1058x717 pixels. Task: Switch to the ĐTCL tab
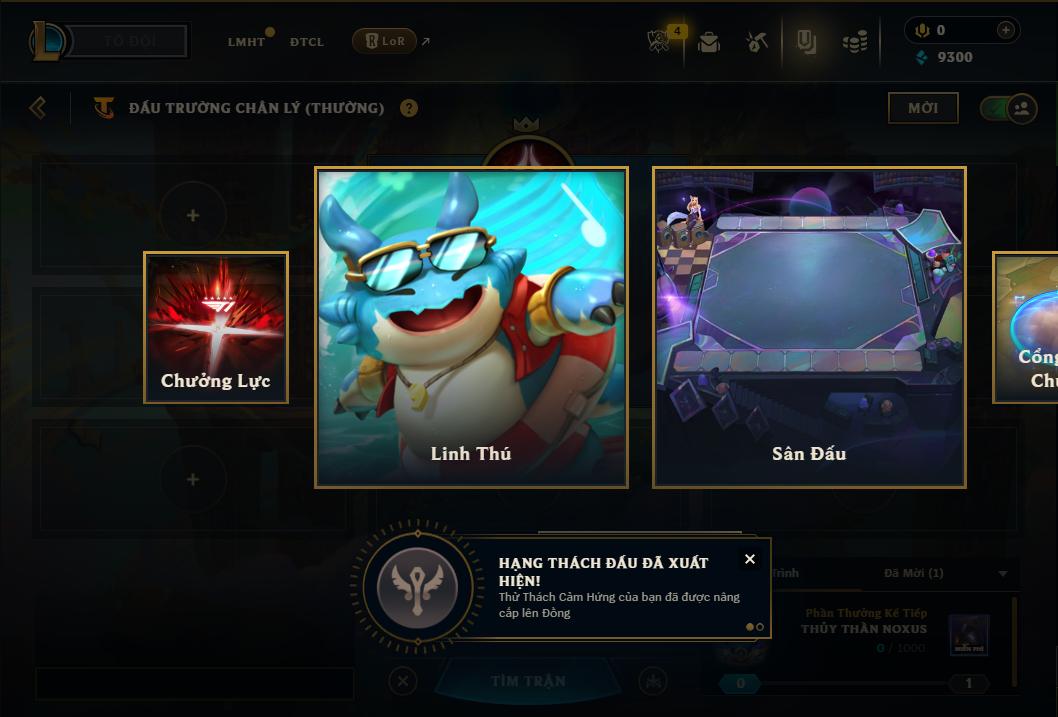pyautogui.click(x=307, y=42)
